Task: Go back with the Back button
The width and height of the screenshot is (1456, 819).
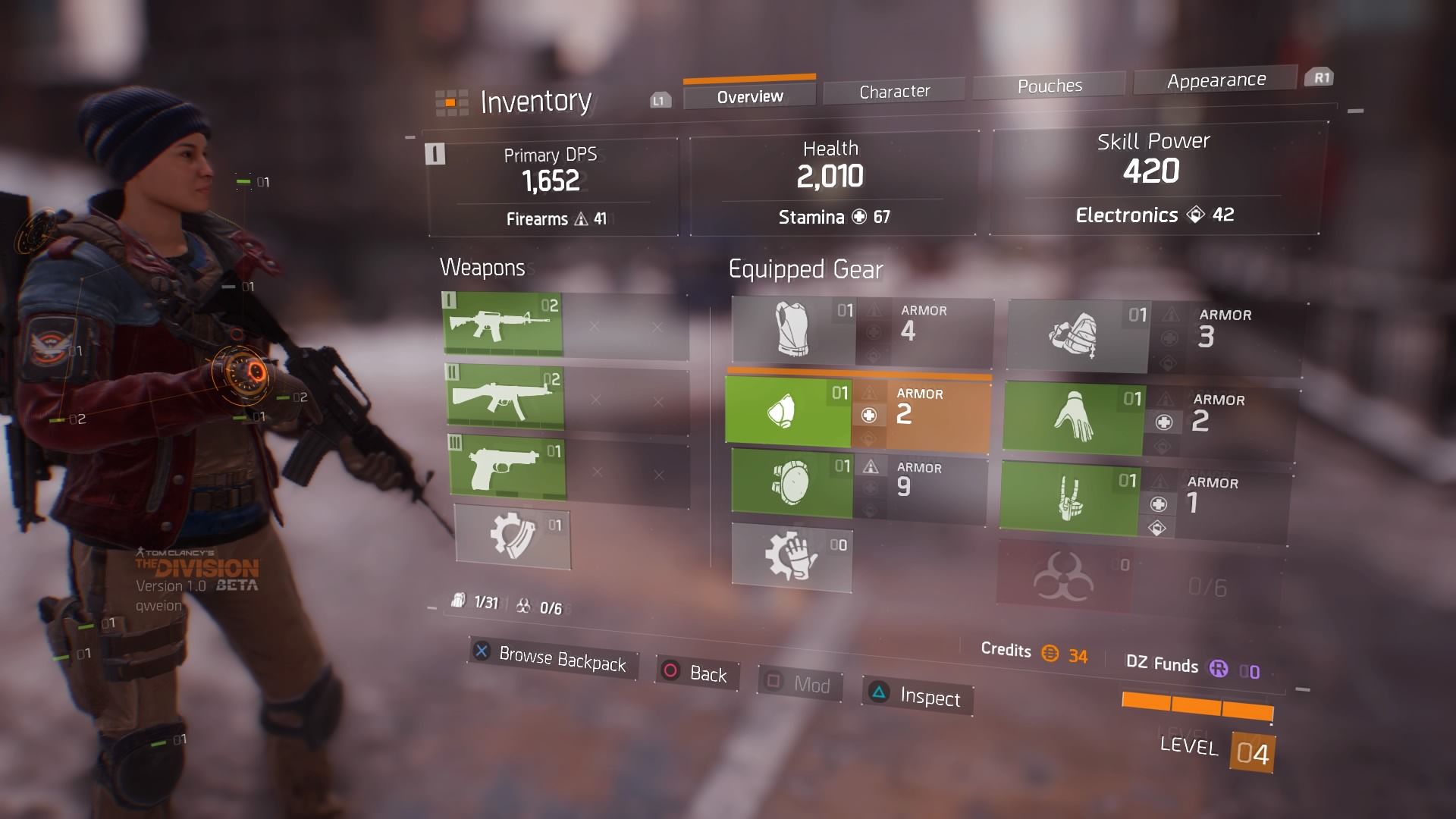Action: click(696, 673)
